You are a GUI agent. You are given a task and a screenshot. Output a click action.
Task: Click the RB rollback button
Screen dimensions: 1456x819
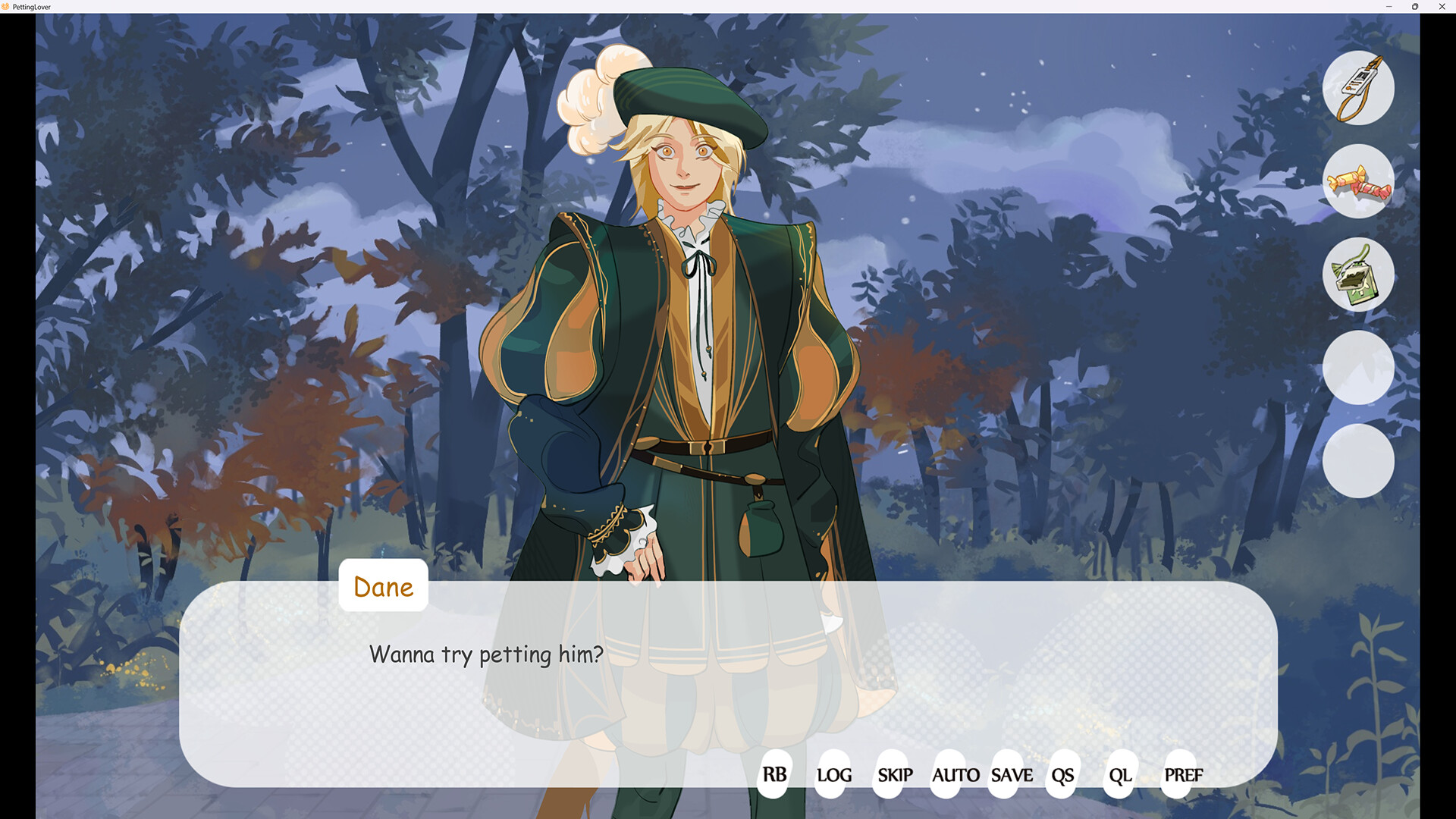(773, 775)
